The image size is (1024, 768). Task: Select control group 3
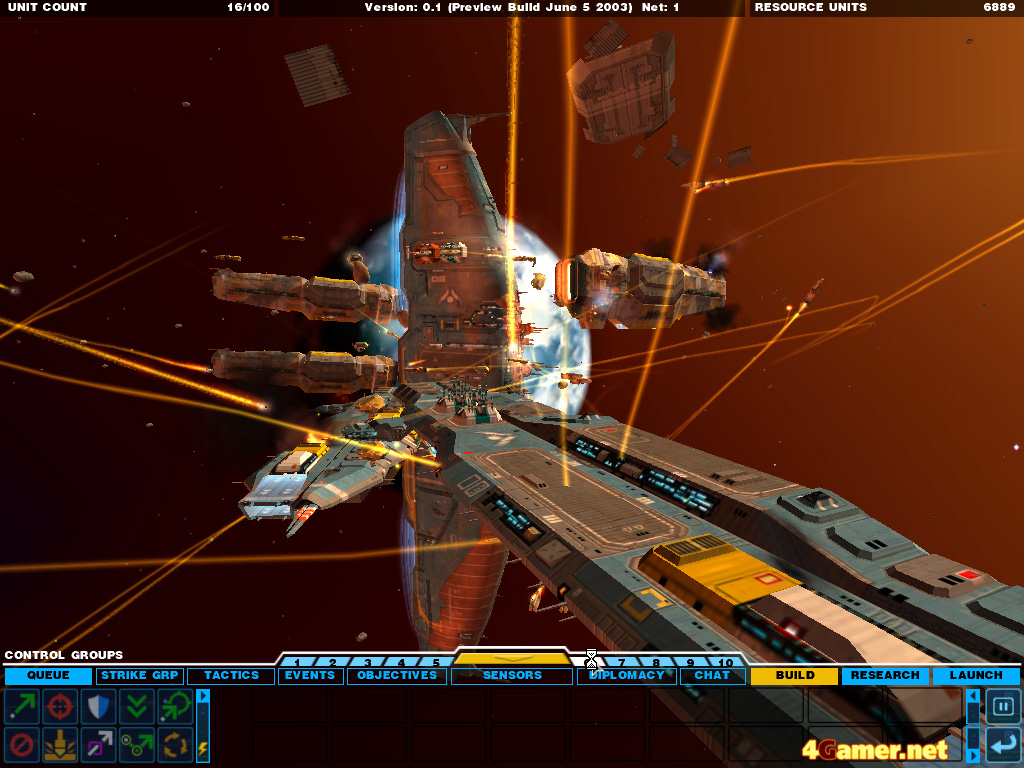(x=367, y=662)
